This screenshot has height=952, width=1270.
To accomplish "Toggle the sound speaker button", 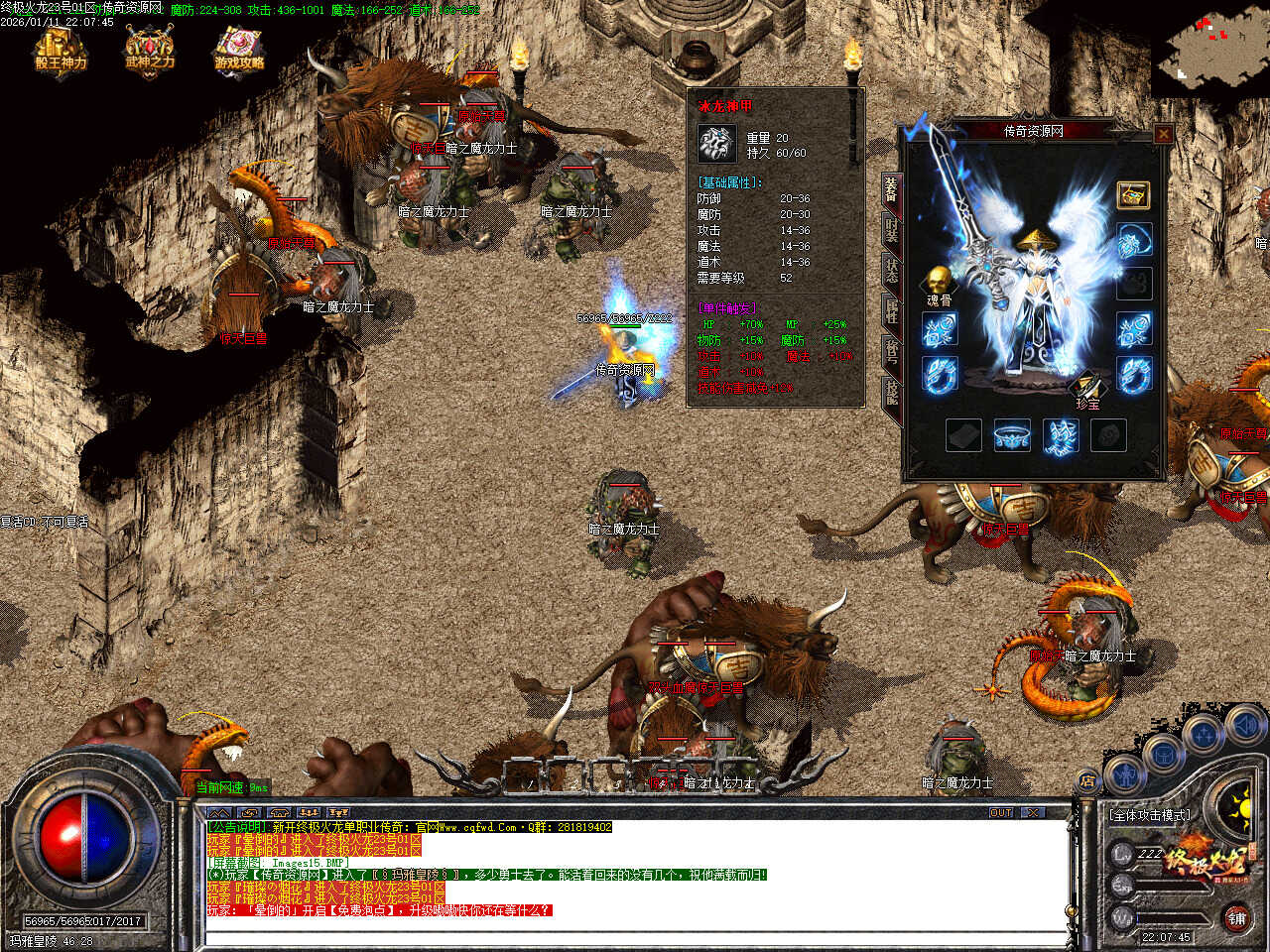I will [x=1245, y=727].
